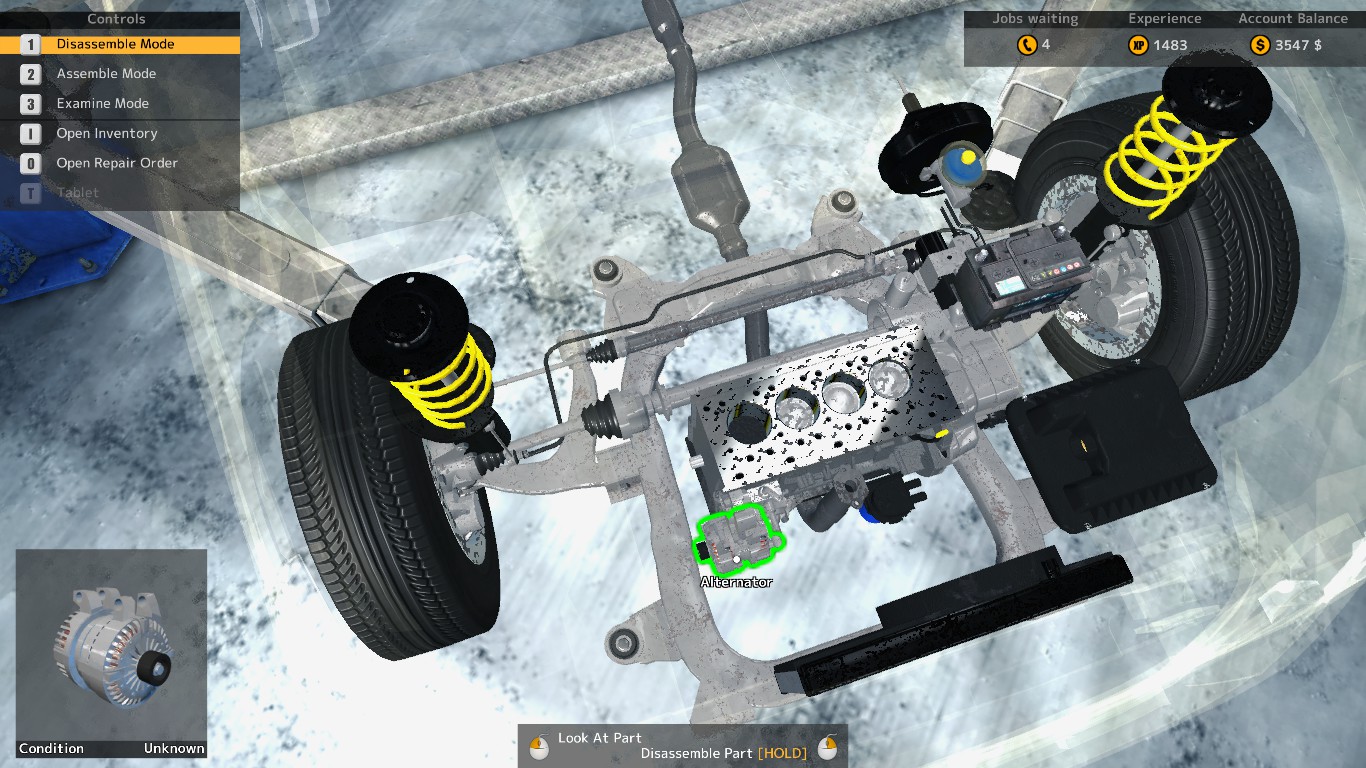Click the green-outlined Alternator part

click(x=739, y=541)
